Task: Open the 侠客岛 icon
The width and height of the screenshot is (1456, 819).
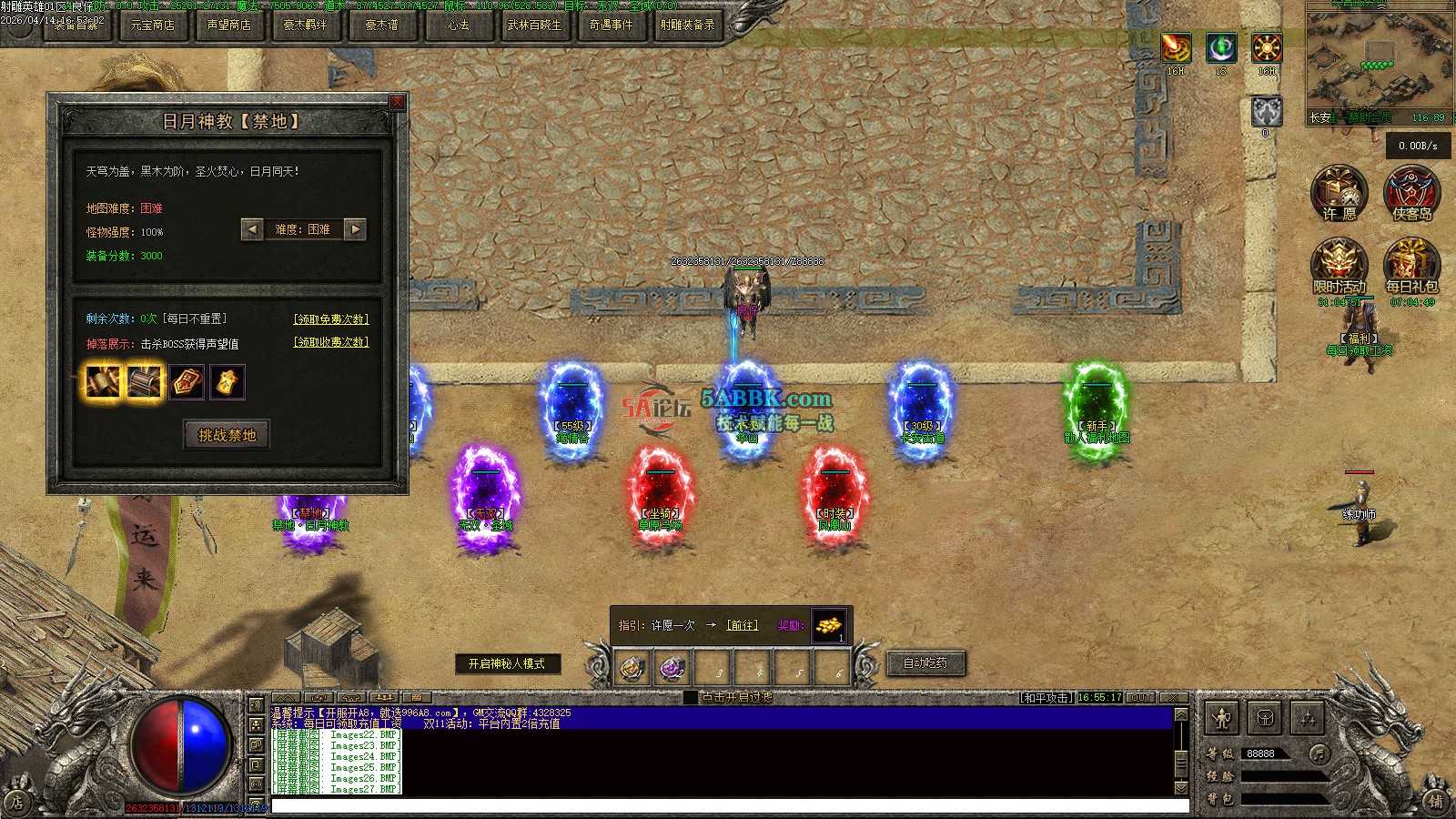Action: click(1411, 192)
